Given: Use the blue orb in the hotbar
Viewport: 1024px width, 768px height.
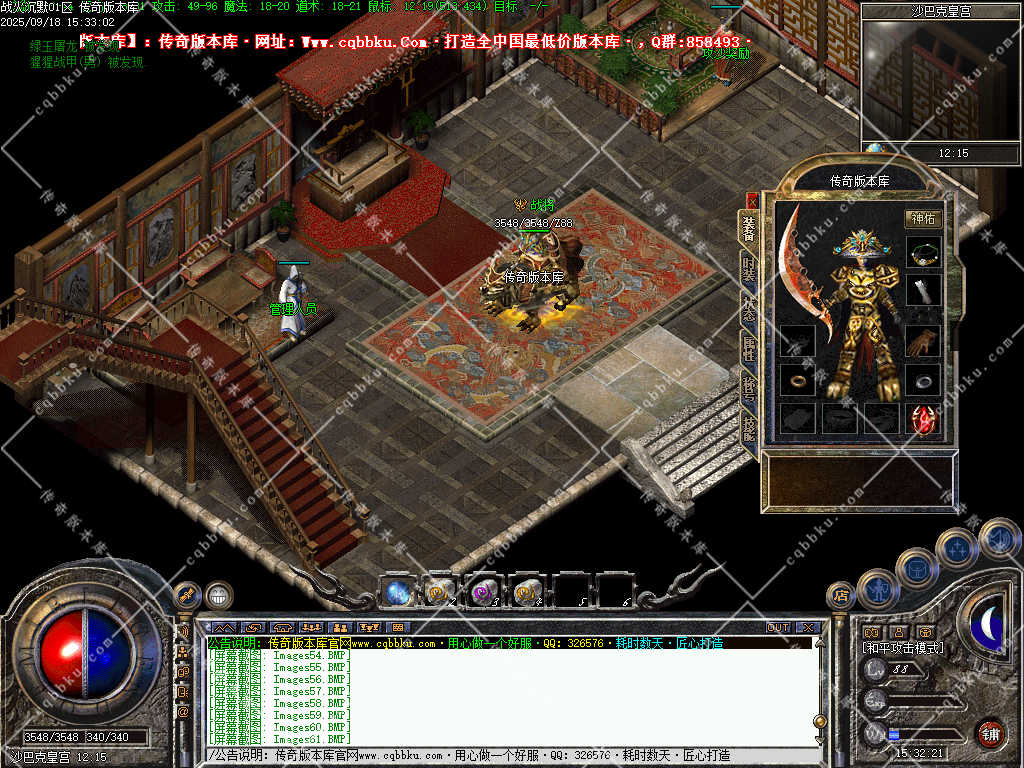Looking at the screenshot, I should click(x=397, y=592).
